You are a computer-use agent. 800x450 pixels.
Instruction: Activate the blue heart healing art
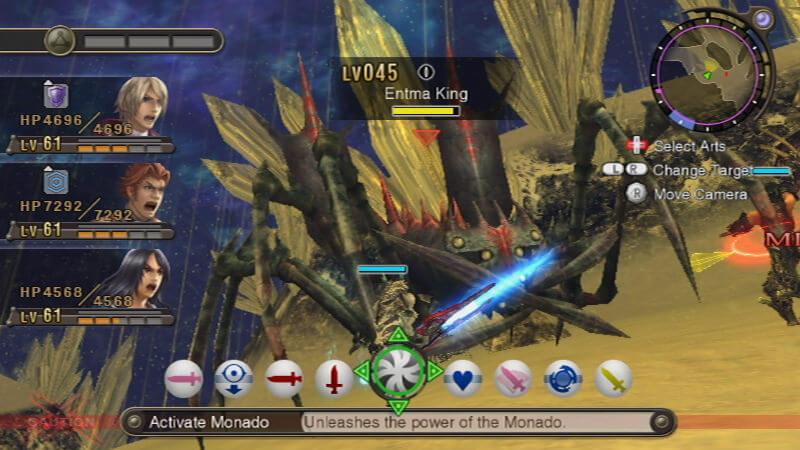pyautogui.click(x=463, y=379)
